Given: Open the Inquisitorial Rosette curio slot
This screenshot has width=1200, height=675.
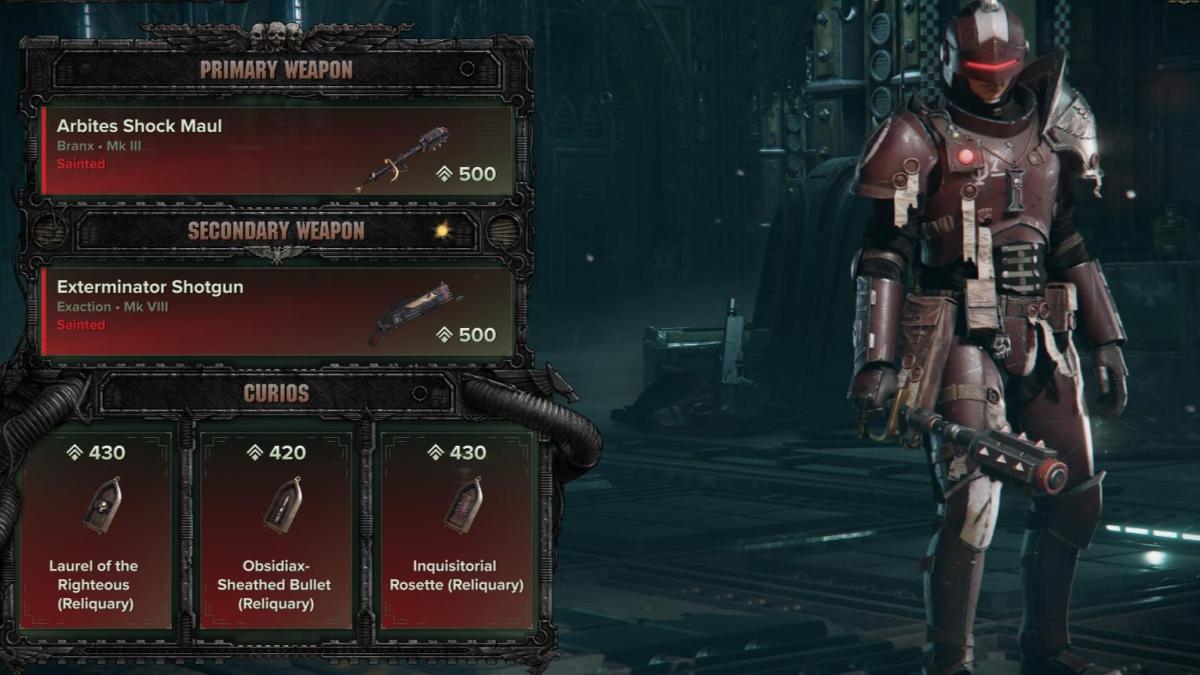Looking at the screenshot, I should coord(457,530).
